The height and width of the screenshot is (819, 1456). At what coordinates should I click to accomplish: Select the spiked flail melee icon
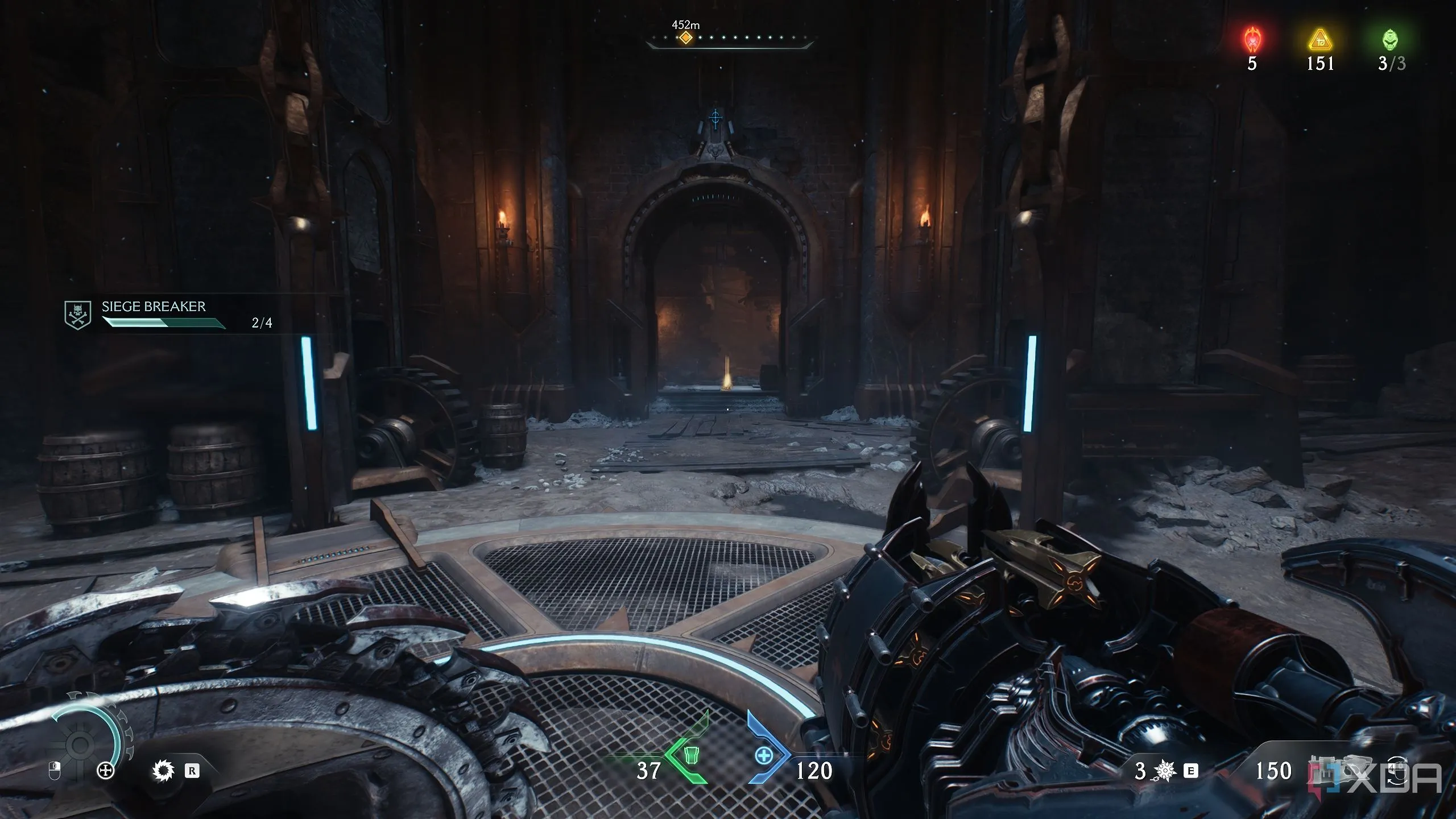pos(1165,771)
